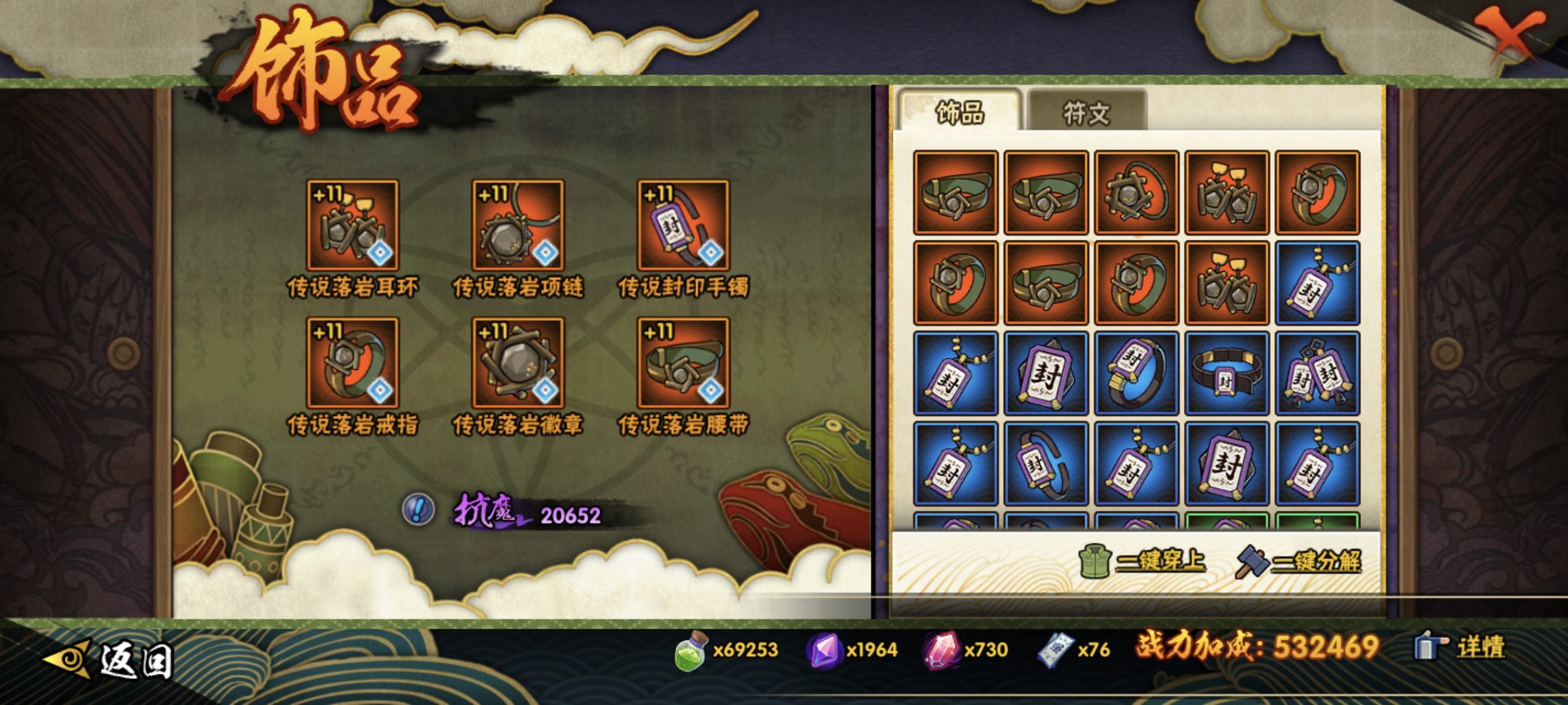Select the 饰品 tab

tap(959, 113)
